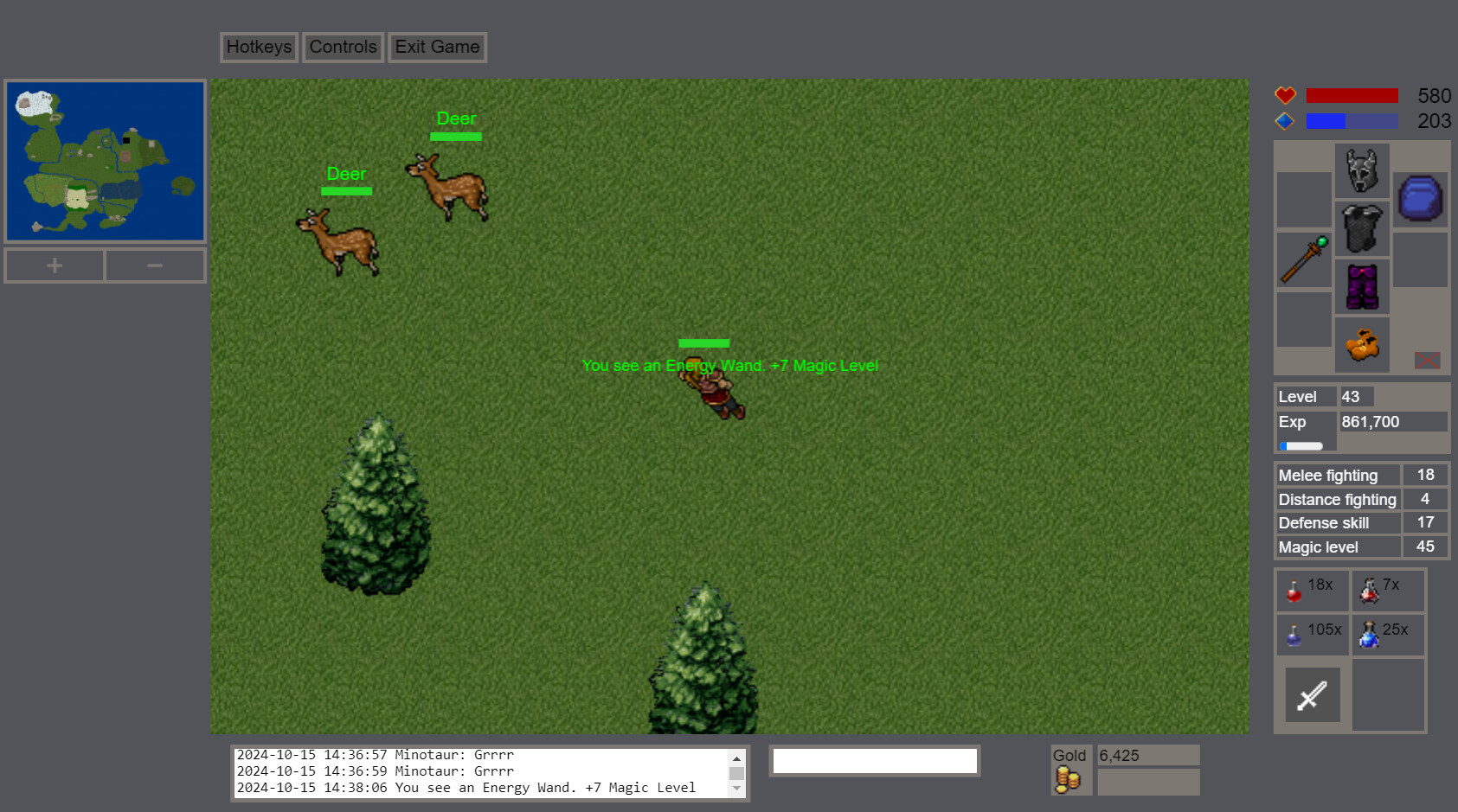Select the horned helmet in equipment slot

point(1361,170)
